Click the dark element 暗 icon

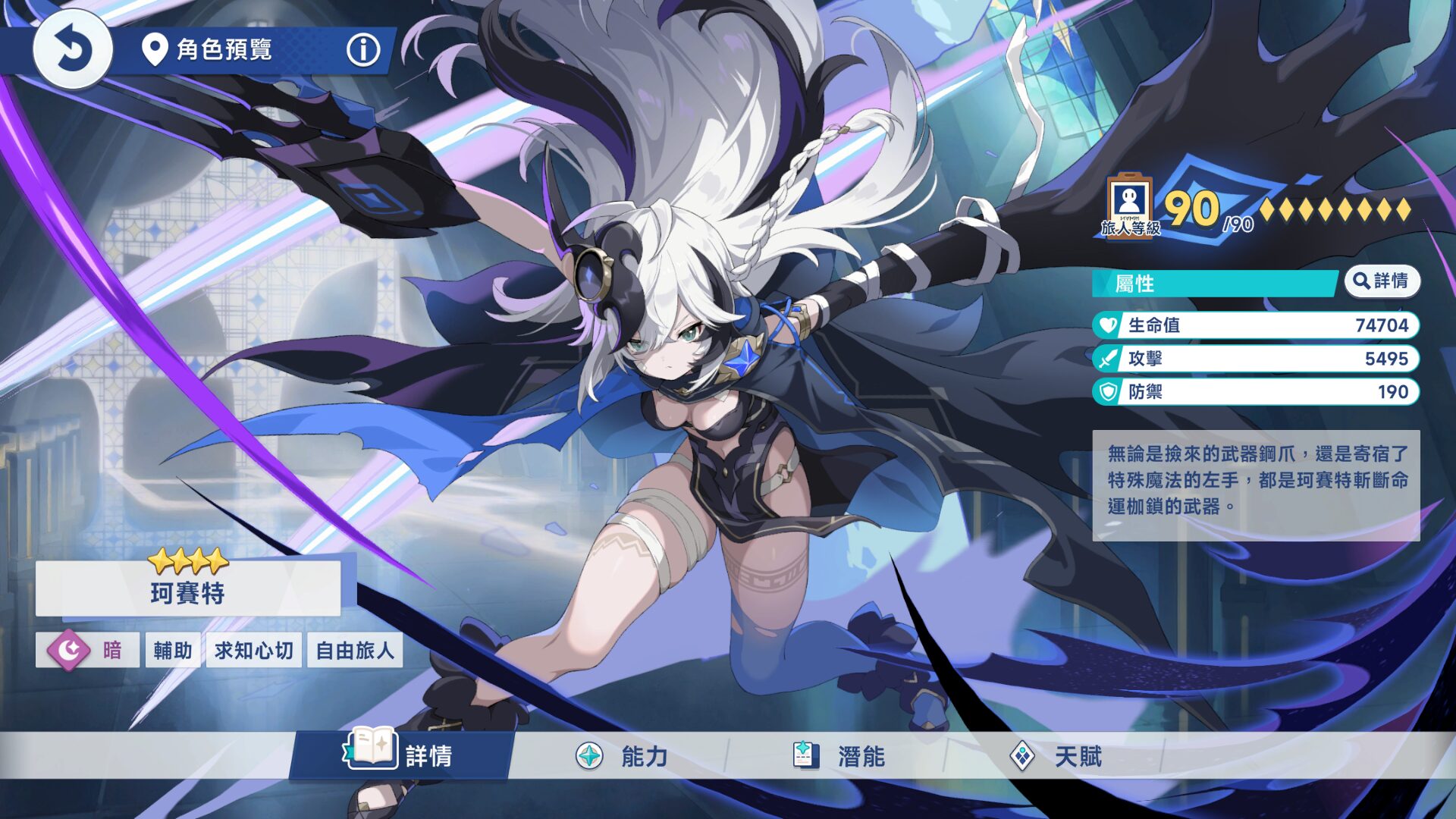(71, 648)
